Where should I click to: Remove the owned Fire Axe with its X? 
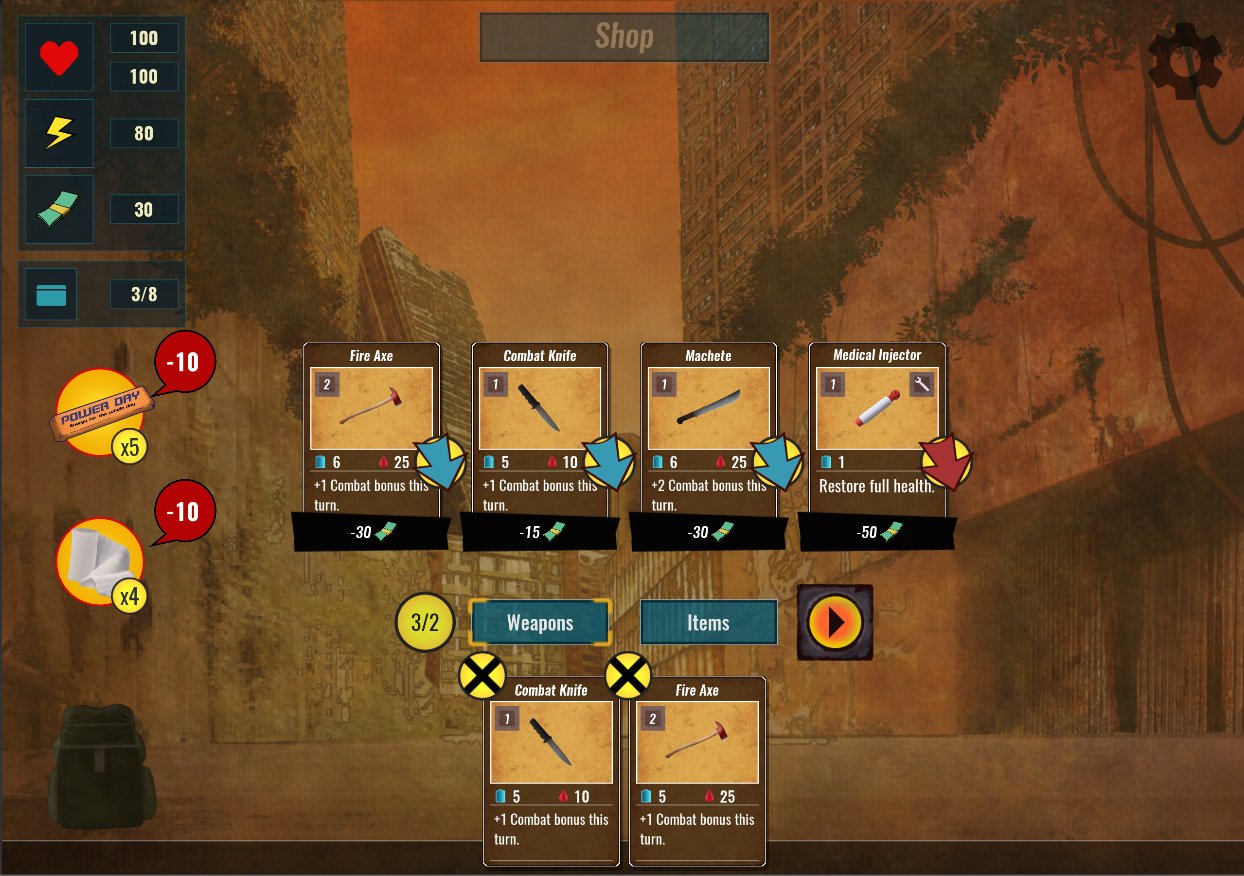[x=628, y=677]
